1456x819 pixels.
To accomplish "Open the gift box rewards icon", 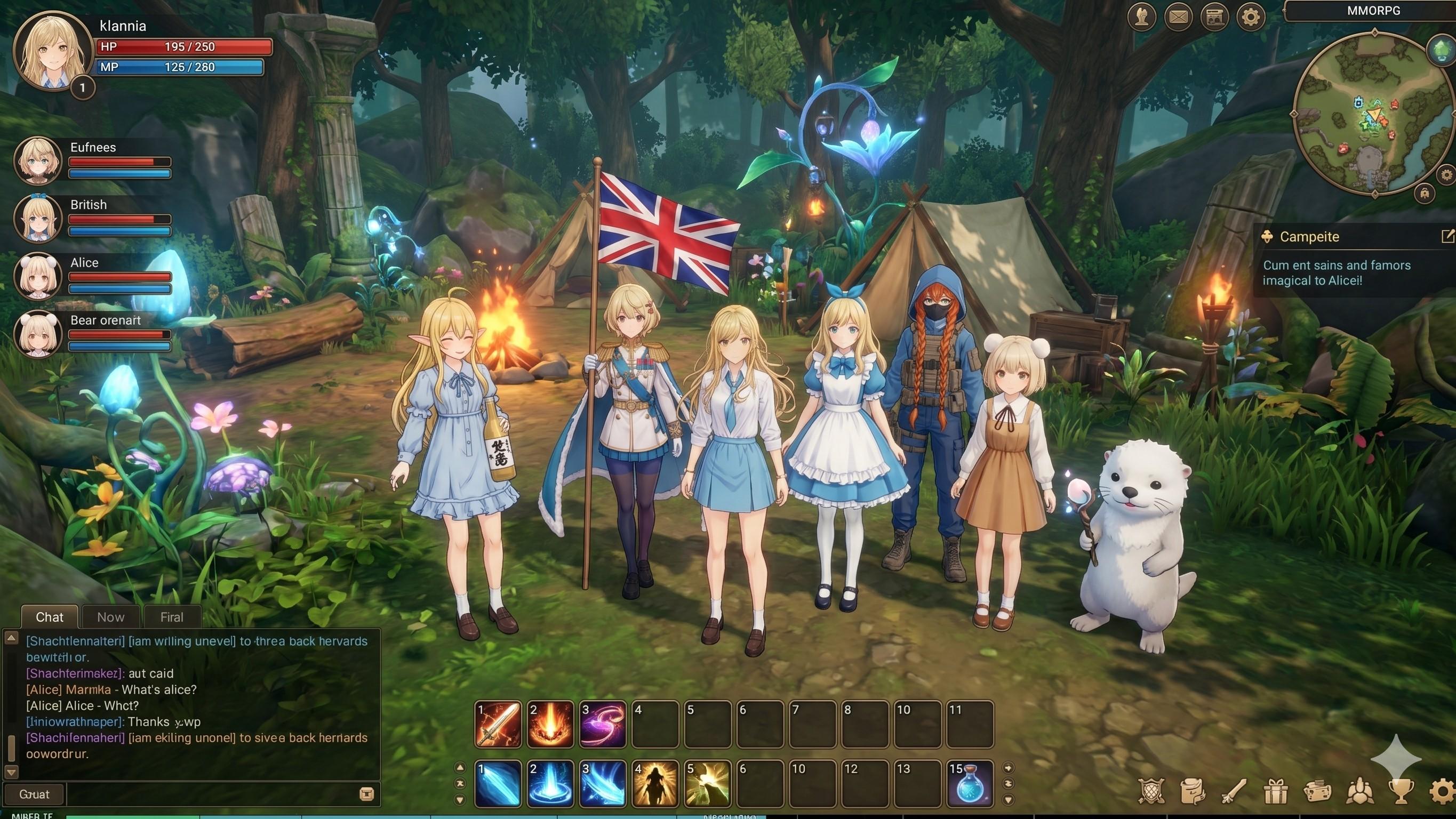I will pyautogui.click(x=1276, y=791).
